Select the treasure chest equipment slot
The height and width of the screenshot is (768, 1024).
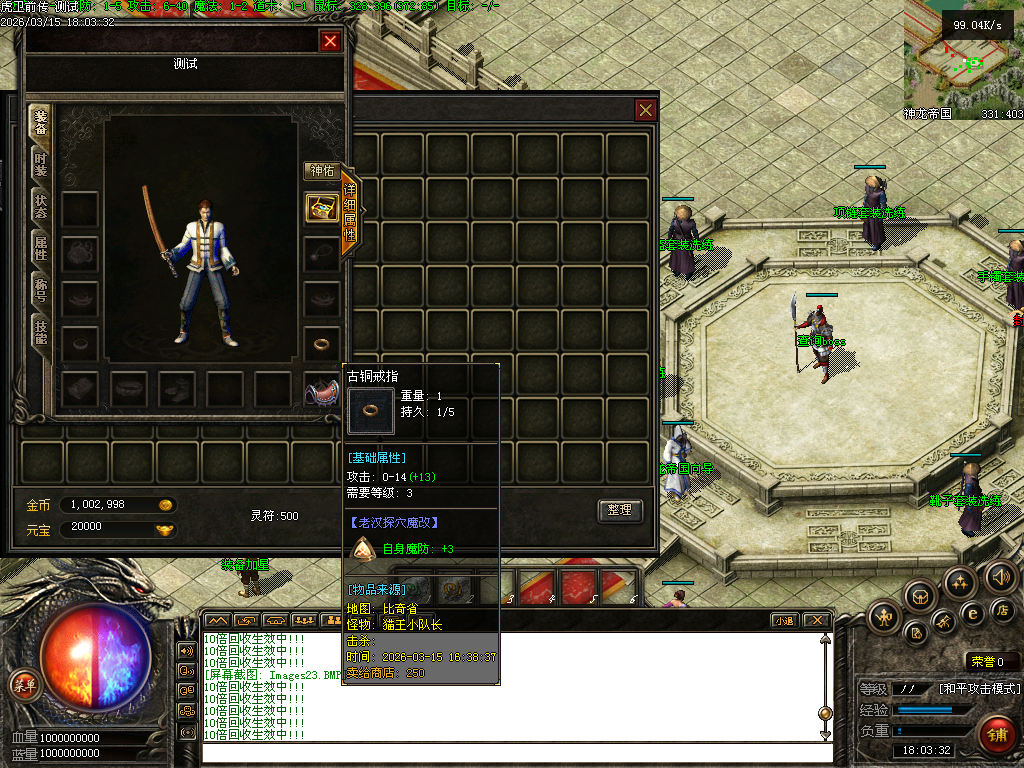322,207
